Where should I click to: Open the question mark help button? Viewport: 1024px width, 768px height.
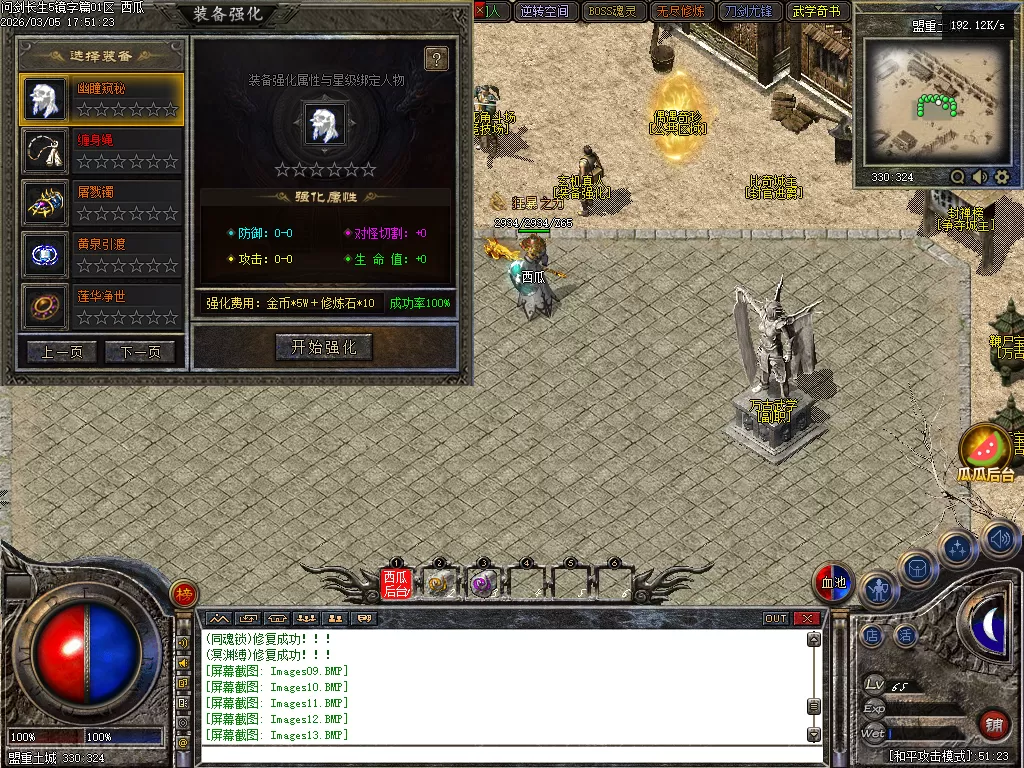point(436,59)
